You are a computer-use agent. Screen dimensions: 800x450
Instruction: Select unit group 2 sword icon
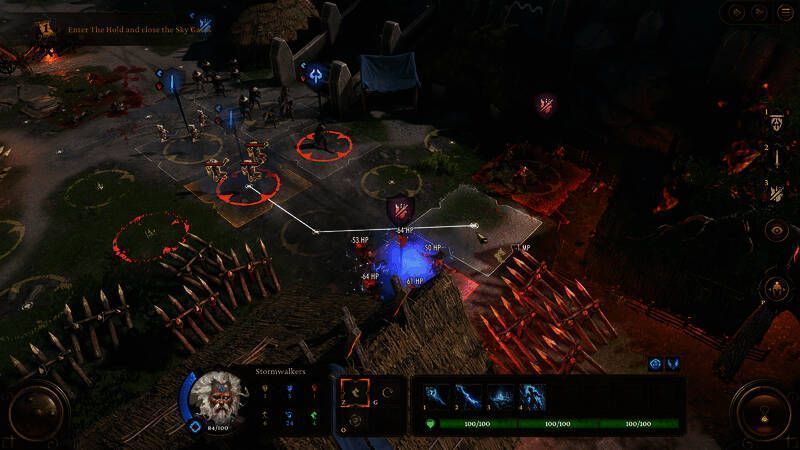point(776,156)
